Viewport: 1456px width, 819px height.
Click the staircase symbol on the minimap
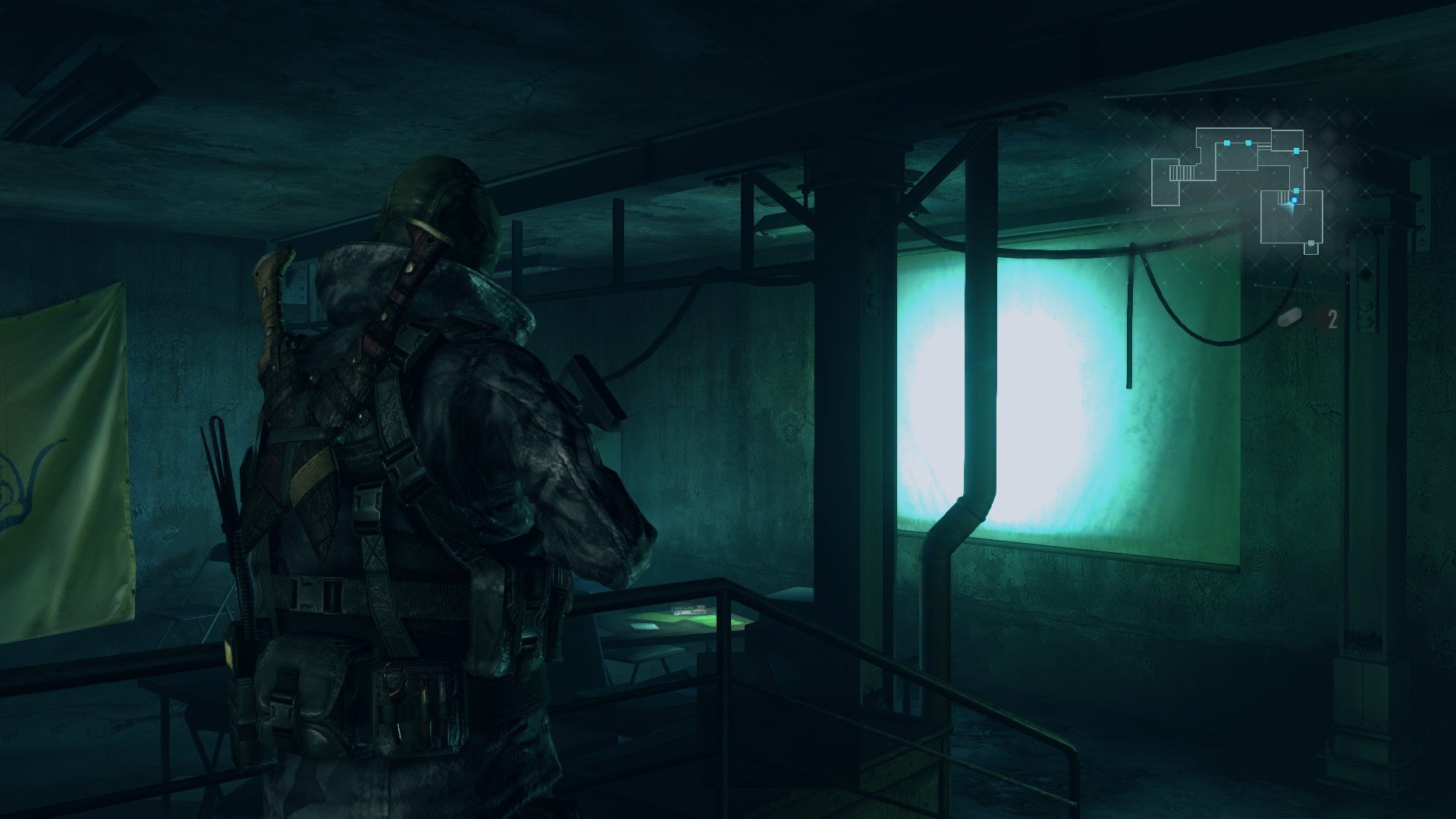point(1181,171)
